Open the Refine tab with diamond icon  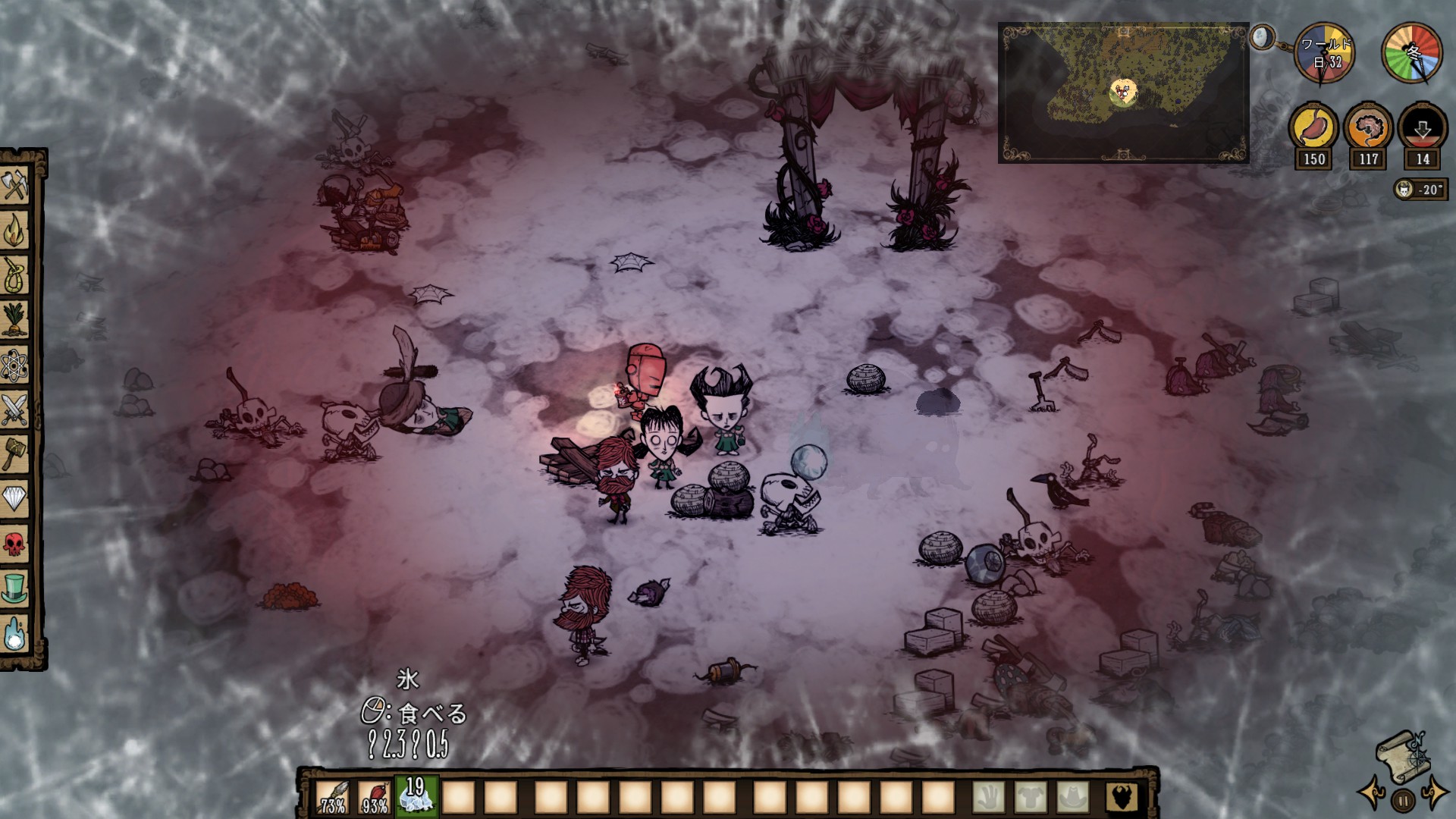(x=15, y=499)
